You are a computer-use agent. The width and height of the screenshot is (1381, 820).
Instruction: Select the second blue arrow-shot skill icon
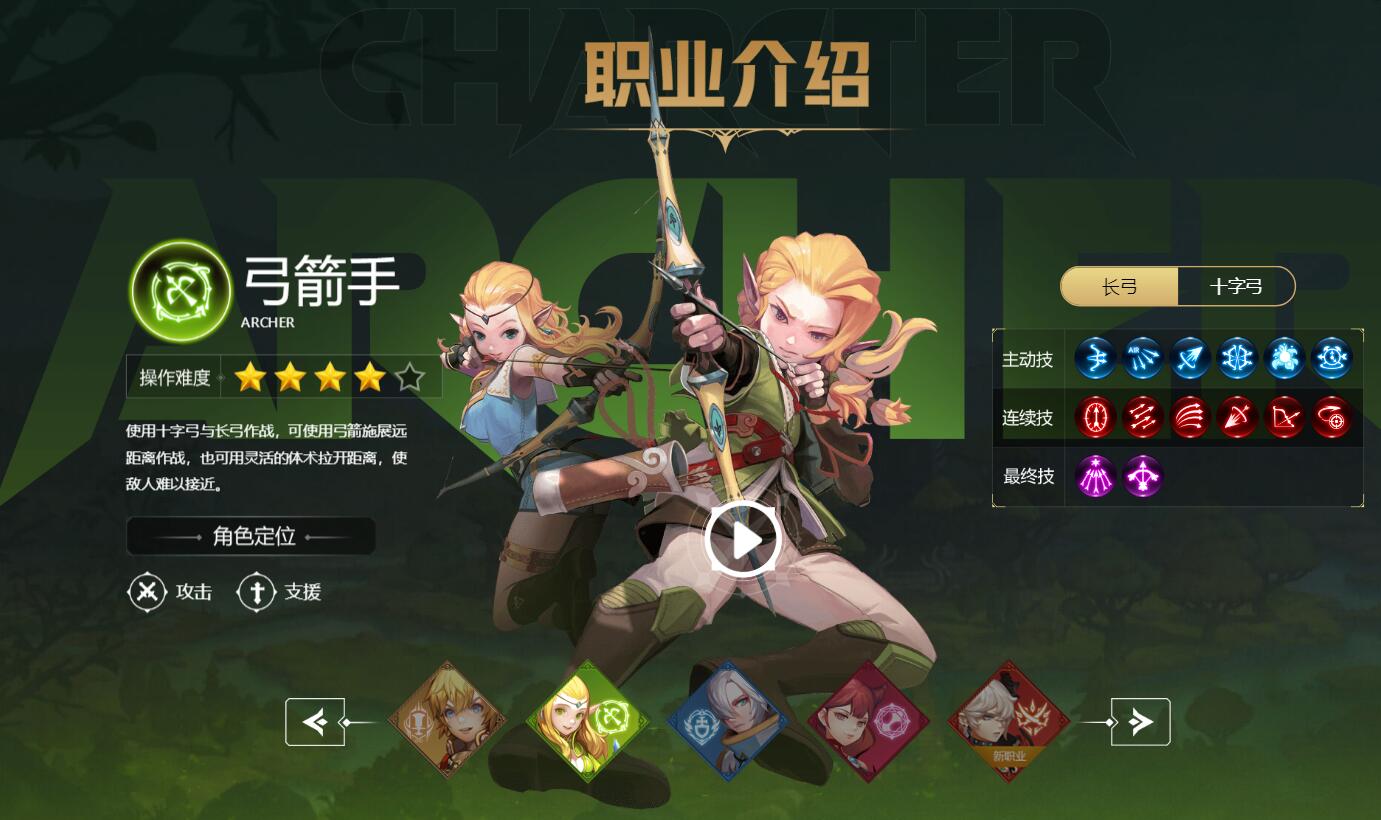tap(1142, 358)
